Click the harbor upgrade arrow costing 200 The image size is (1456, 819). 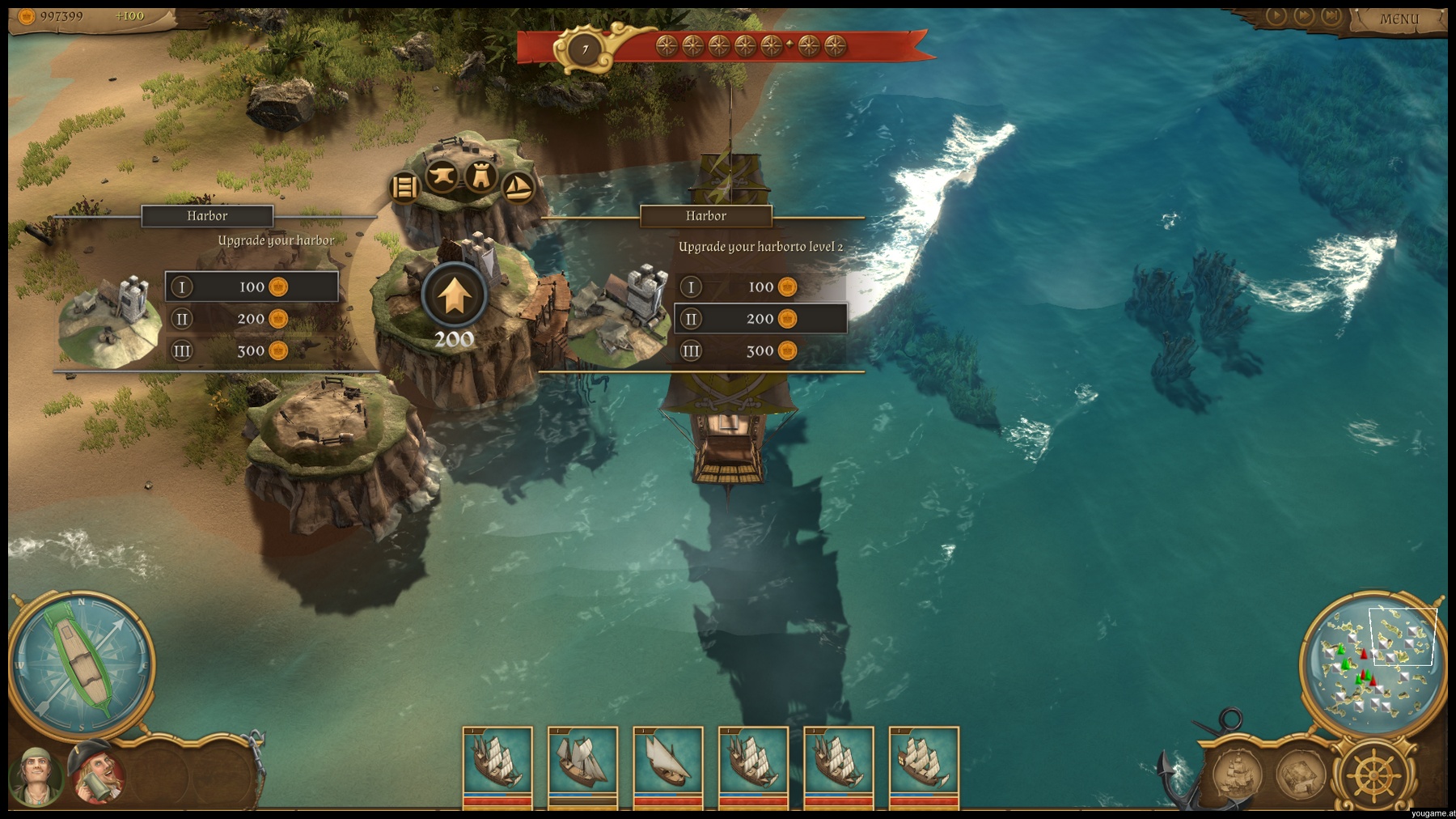[455, 295]
